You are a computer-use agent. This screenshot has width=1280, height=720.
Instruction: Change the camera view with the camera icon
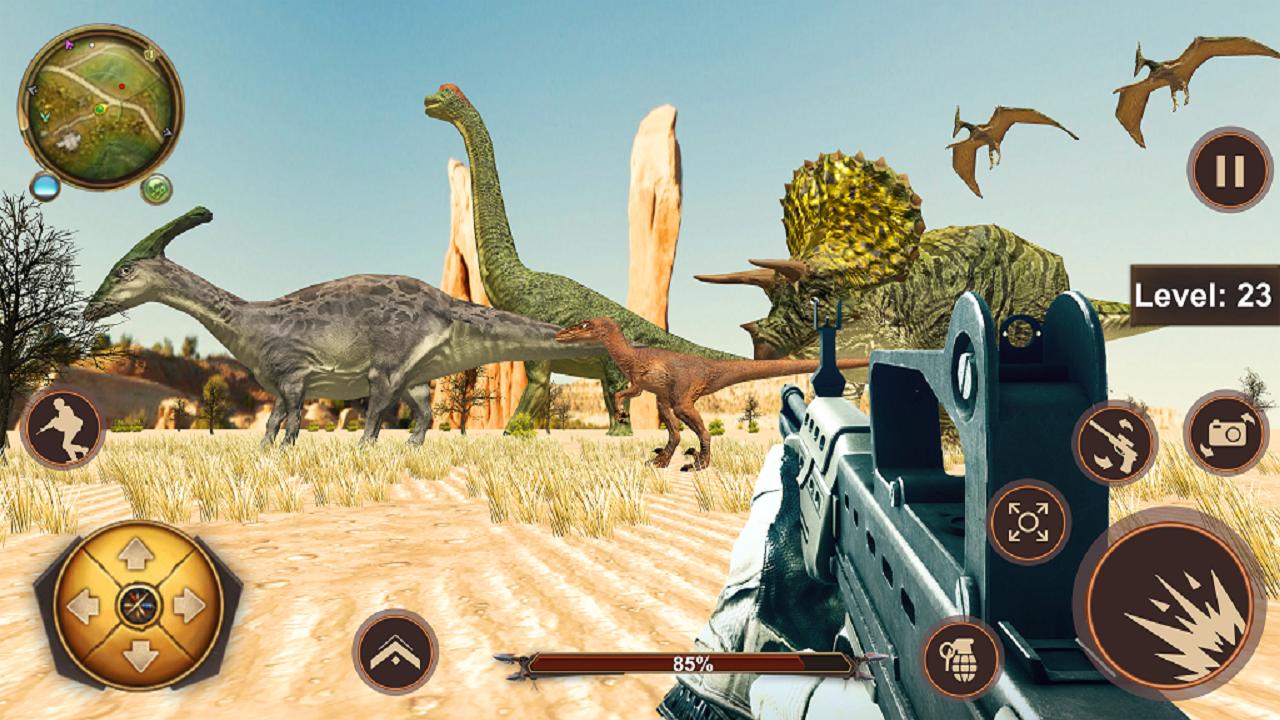tap(1225, 432)
